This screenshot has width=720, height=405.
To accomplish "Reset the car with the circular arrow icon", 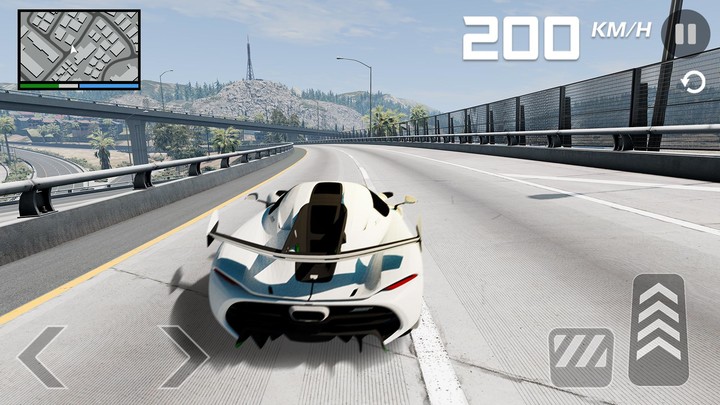I will [x=692, y=83].
